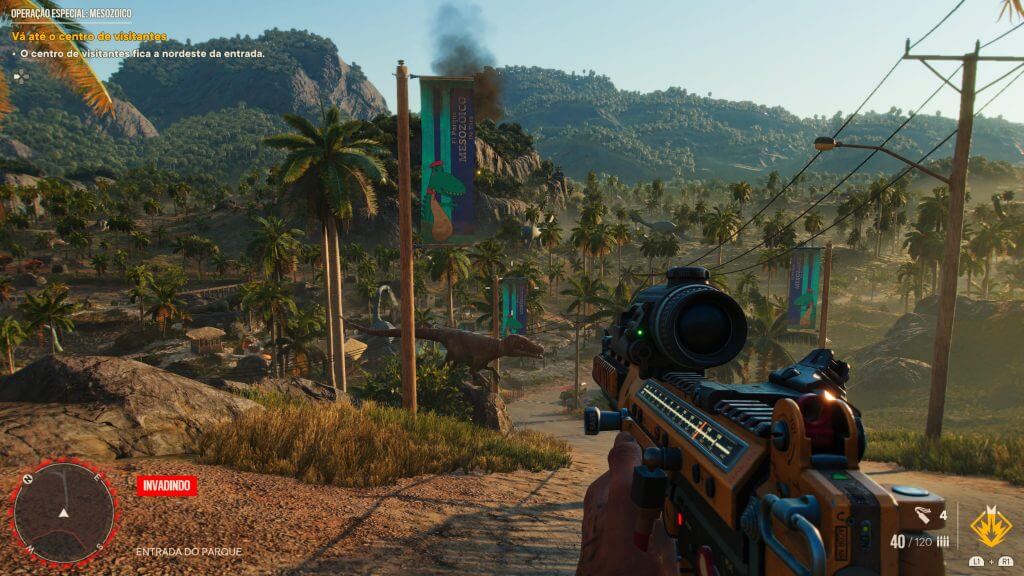Open the 'Operação Especial: Mesozoico' mission title
The height and width of the screenshot is (576, 1024).
tap(69, 14)
